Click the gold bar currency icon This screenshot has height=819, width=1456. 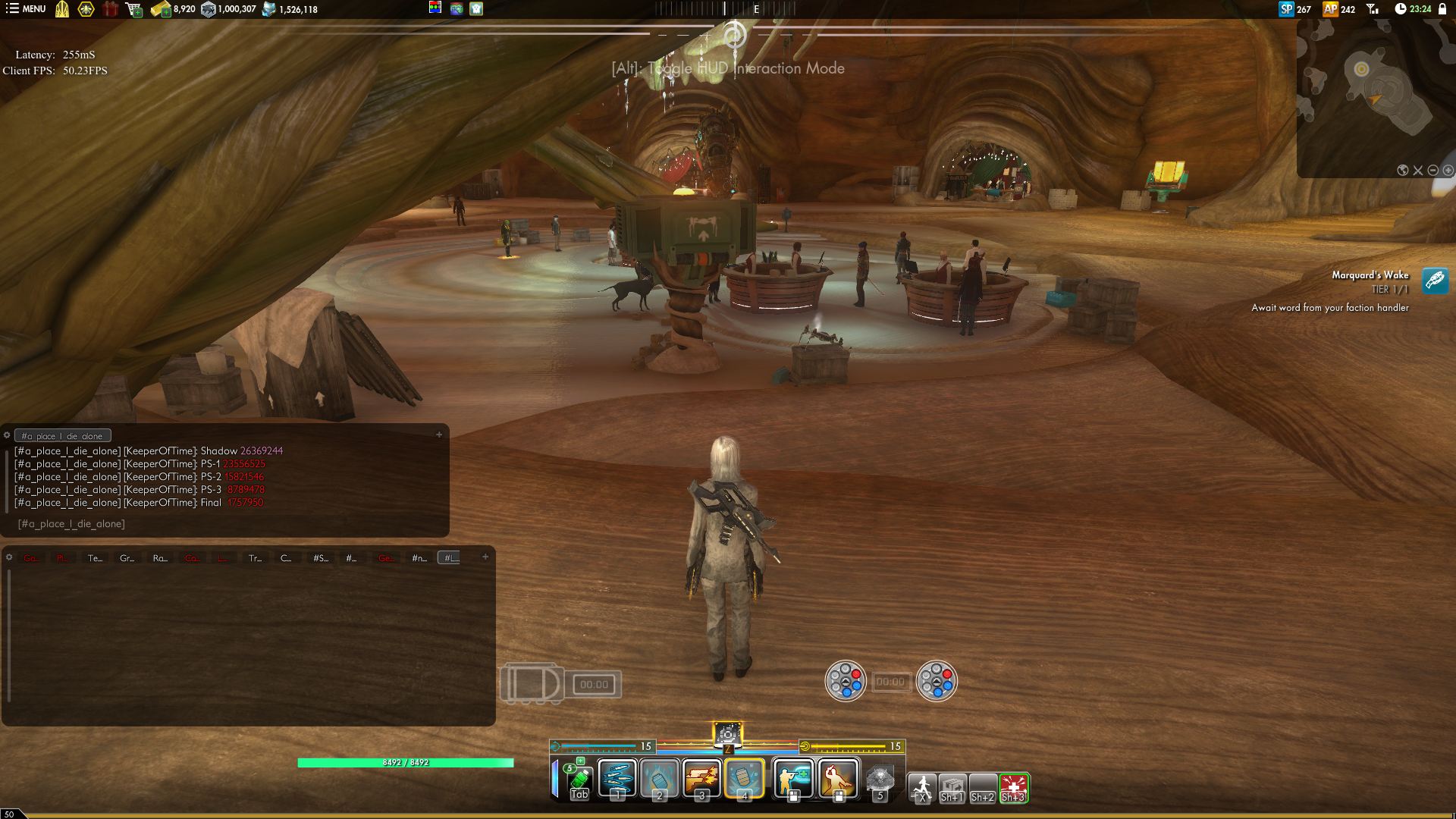(160, 9)
